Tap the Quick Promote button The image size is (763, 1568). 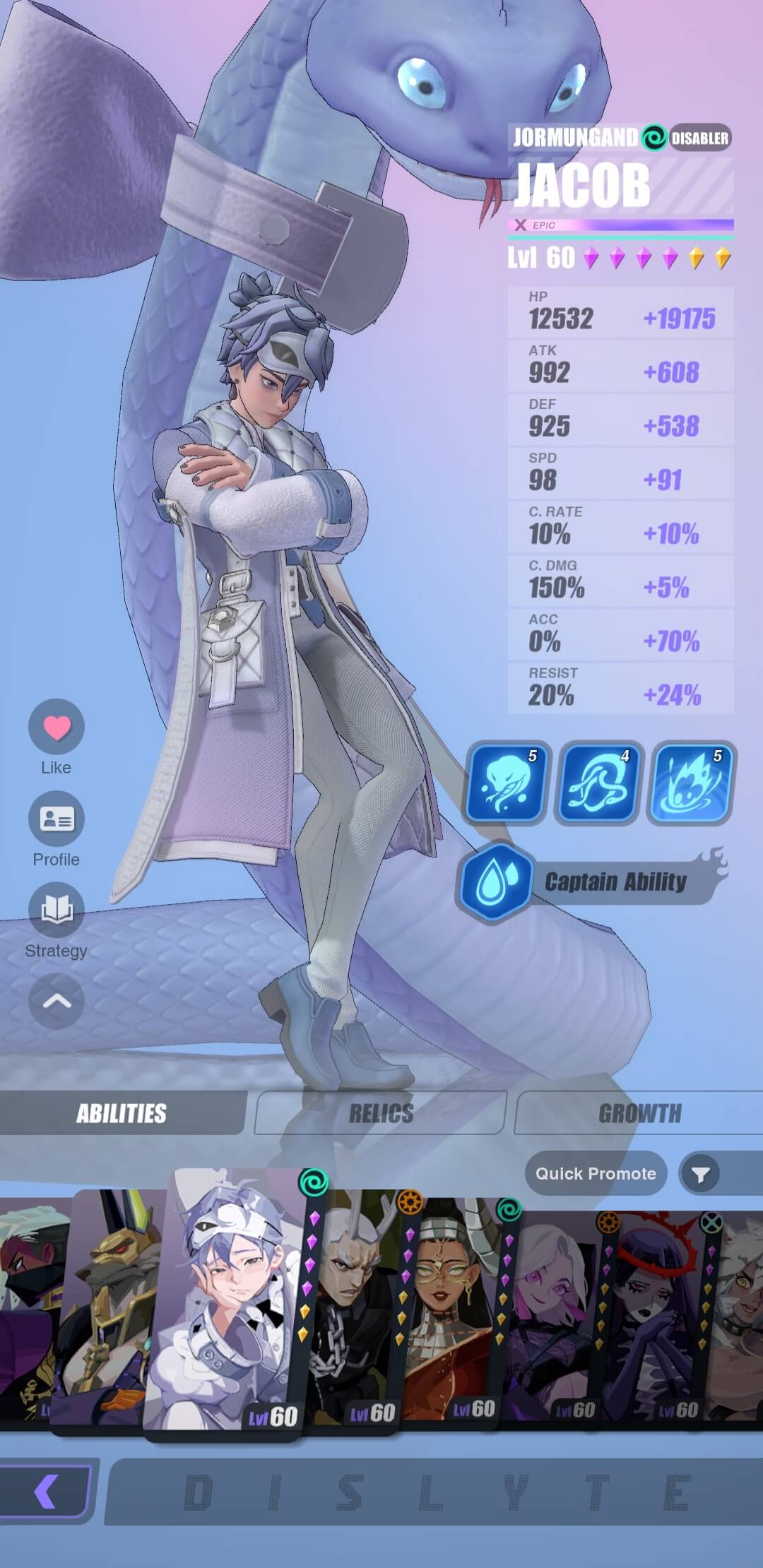coord(596,1173)
